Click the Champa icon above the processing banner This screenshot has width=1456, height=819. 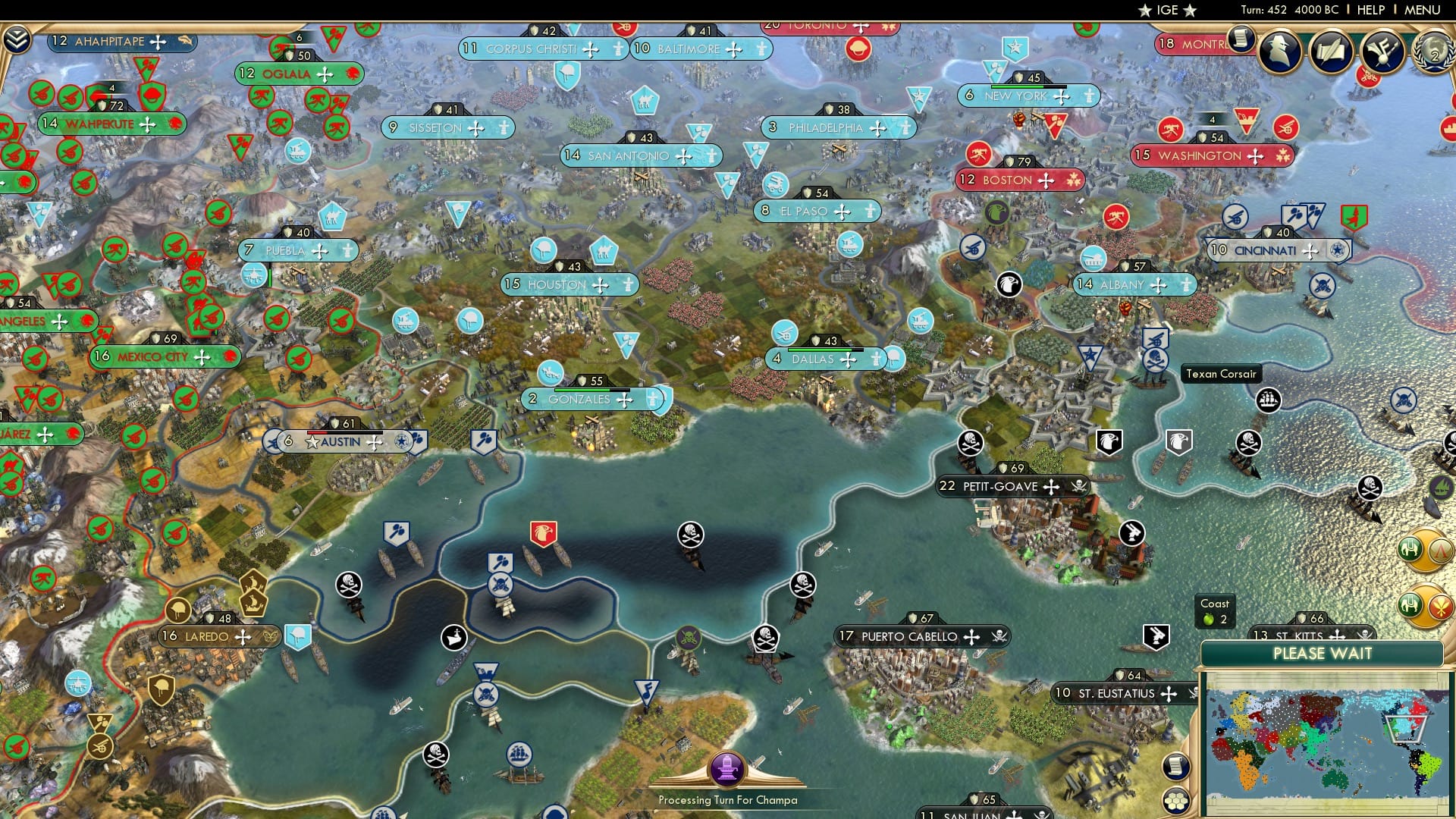click(729, 770)
